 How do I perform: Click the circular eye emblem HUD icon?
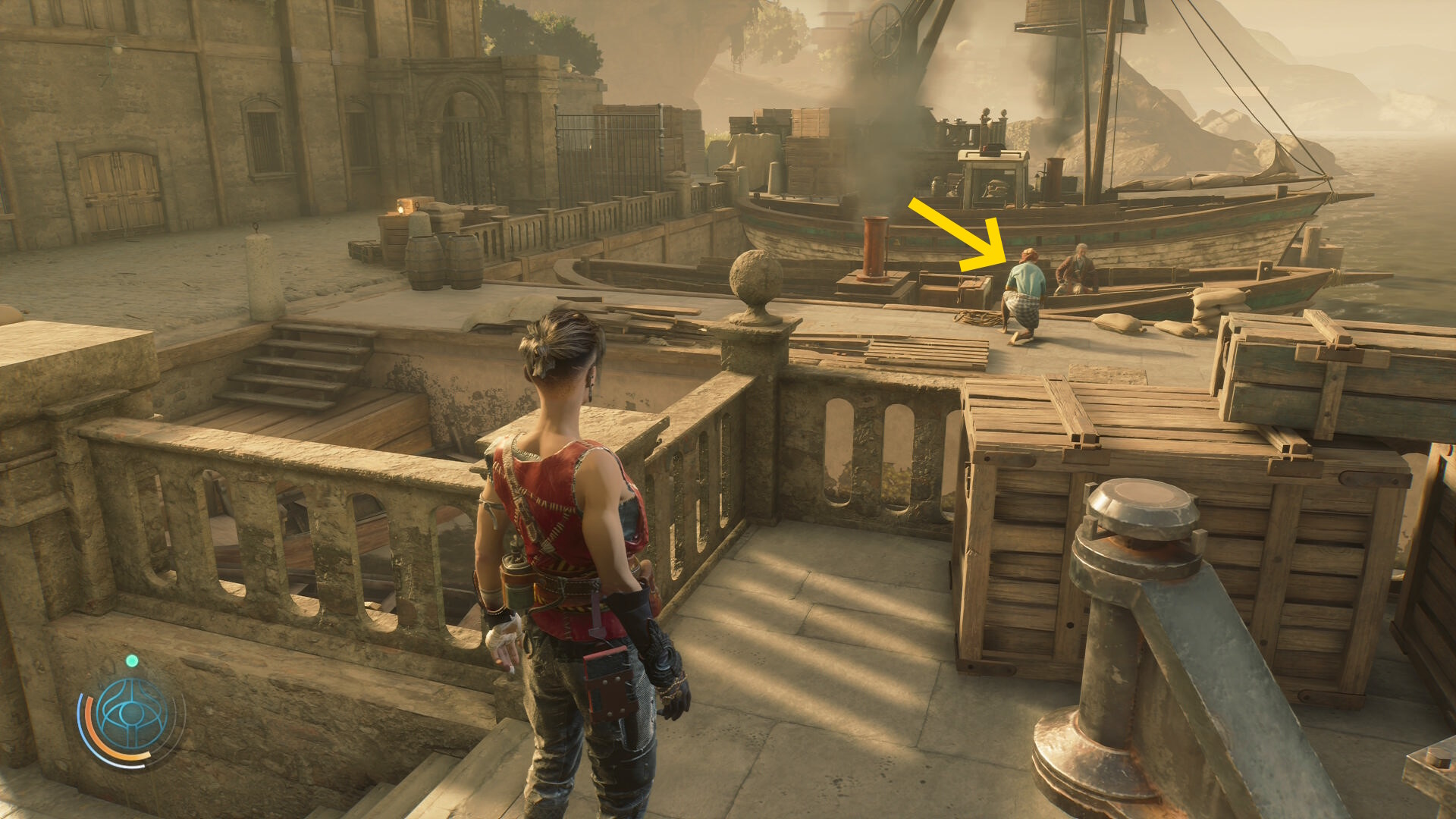132,714
